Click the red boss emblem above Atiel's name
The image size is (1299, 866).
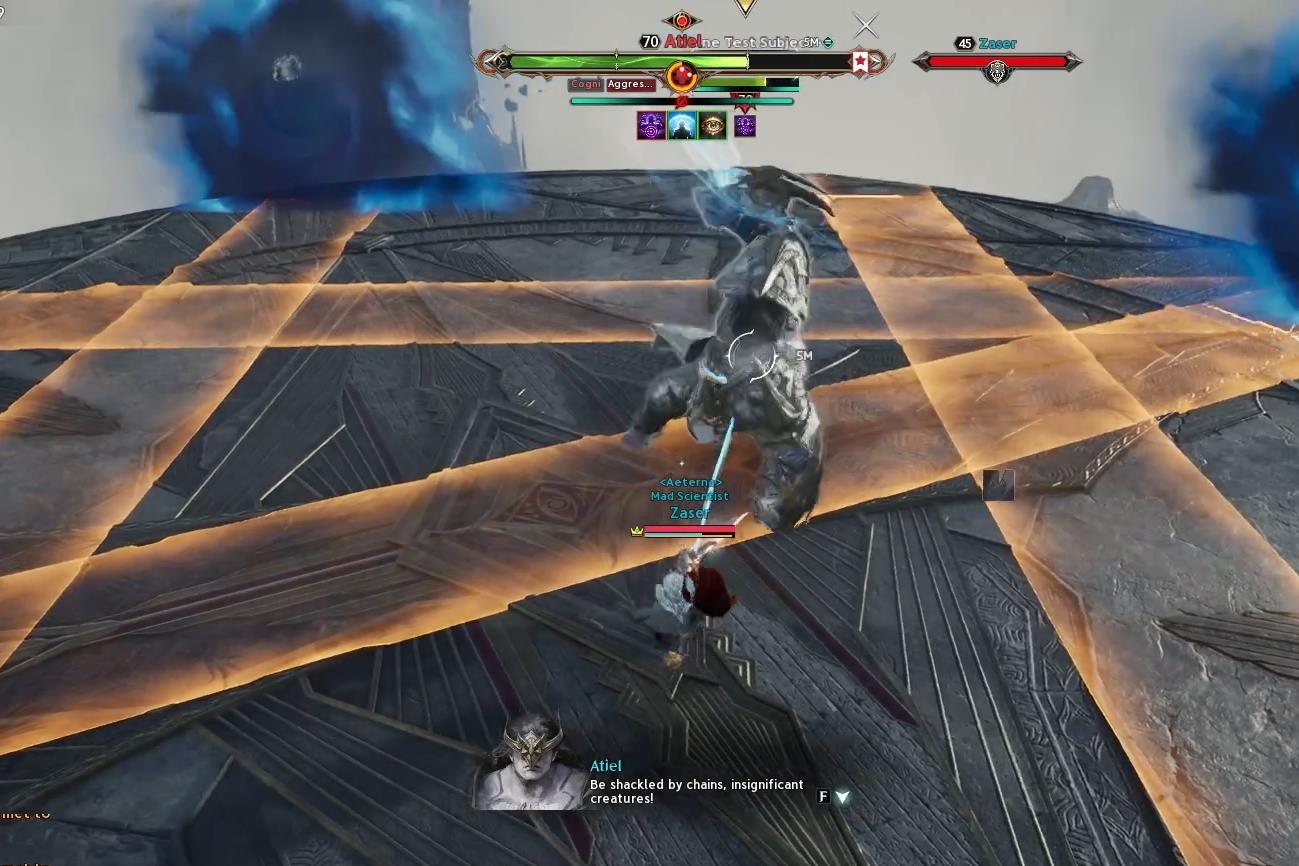684,20
